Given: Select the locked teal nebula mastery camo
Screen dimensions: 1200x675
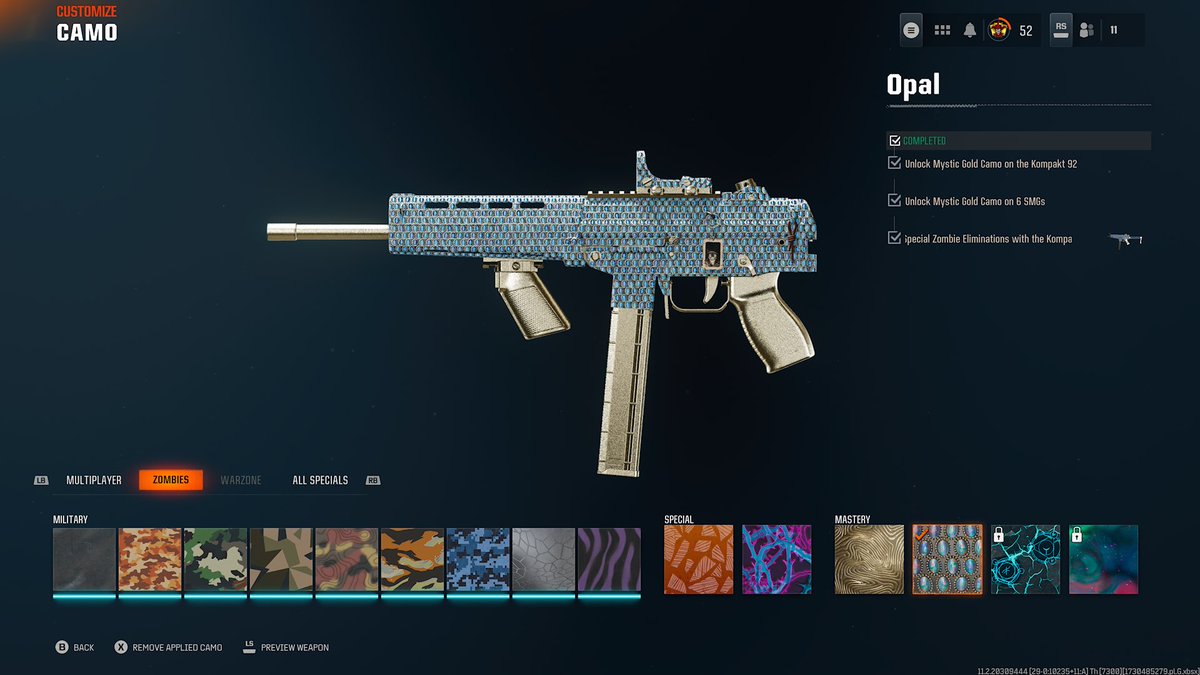Looking at the screenshot, I should tap(1104, 560).
